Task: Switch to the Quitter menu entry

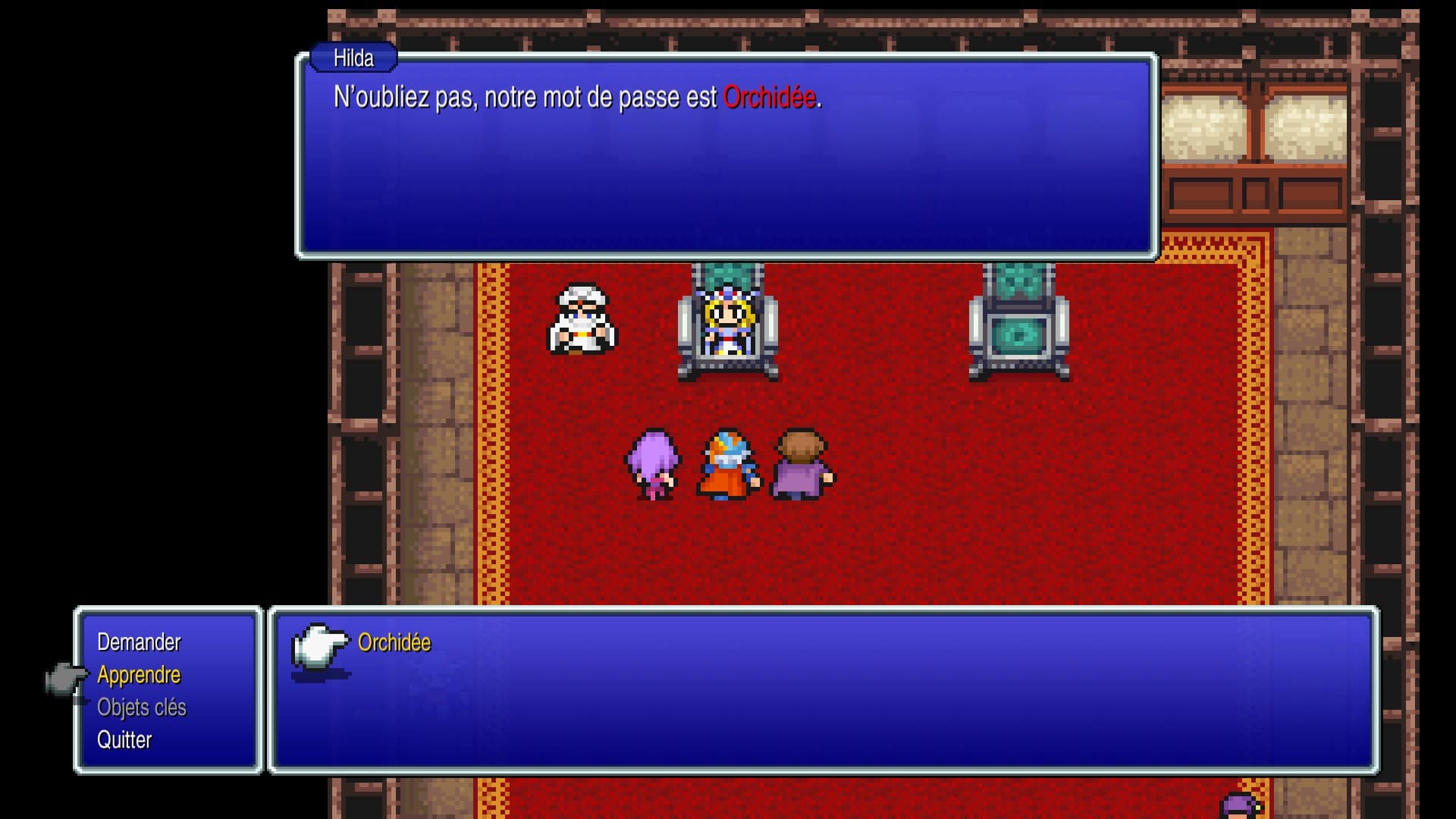Action: (125, 739)
